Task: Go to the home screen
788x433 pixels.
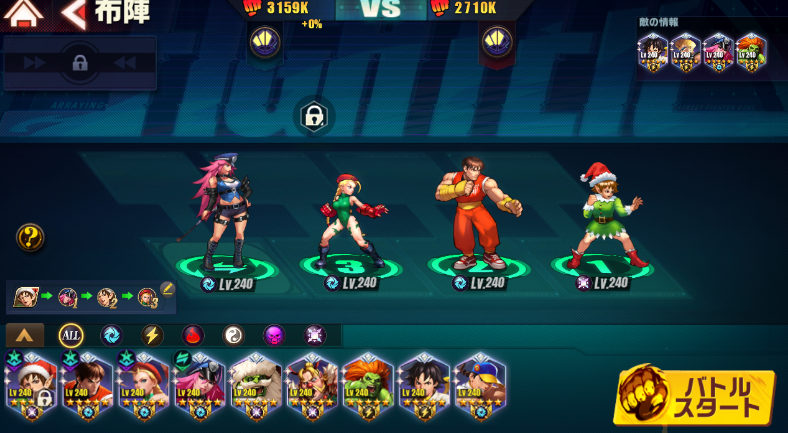Action: tap(23, 14)
